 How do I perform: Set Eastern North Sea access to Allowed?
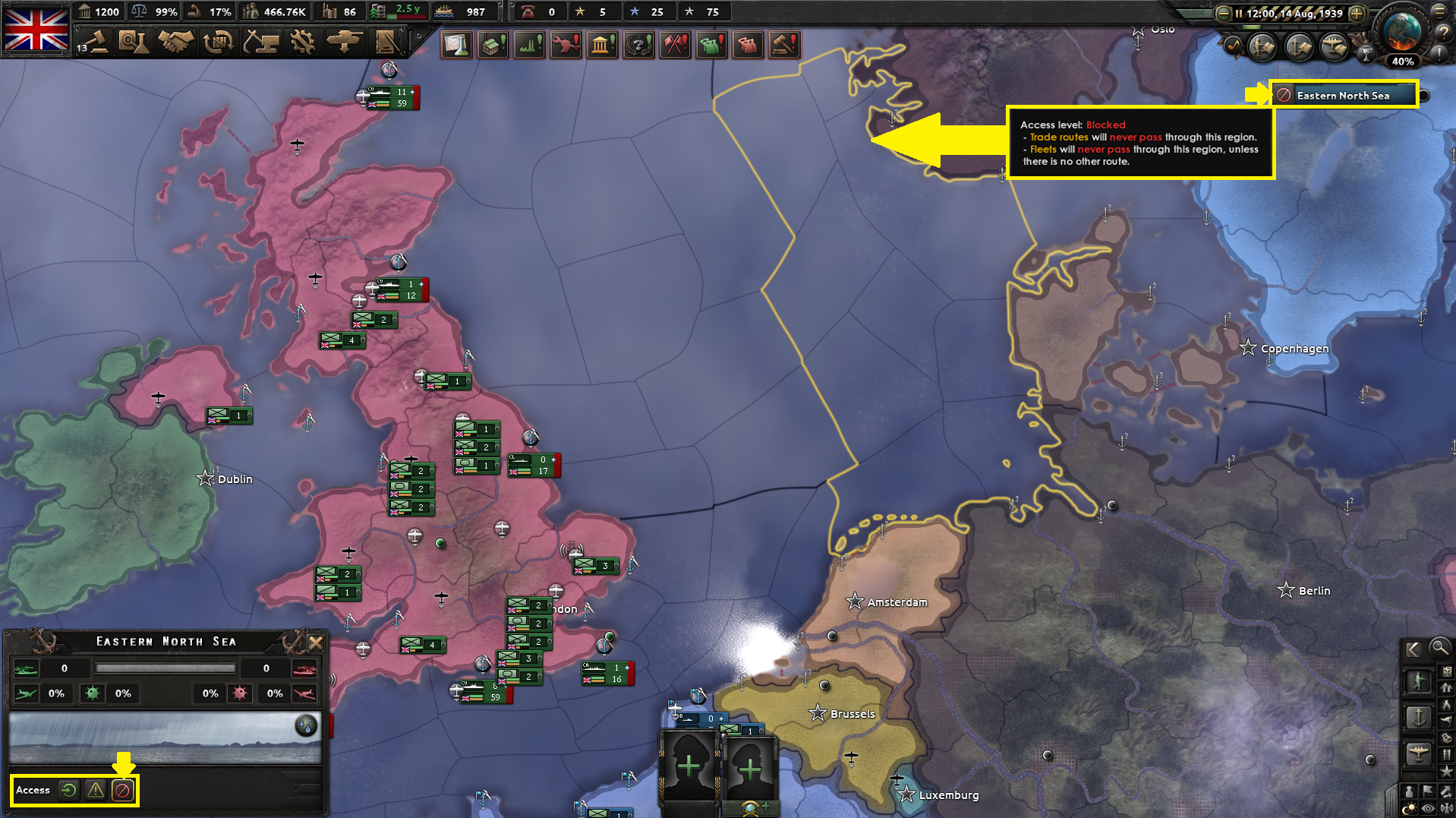tap(68, 790)
